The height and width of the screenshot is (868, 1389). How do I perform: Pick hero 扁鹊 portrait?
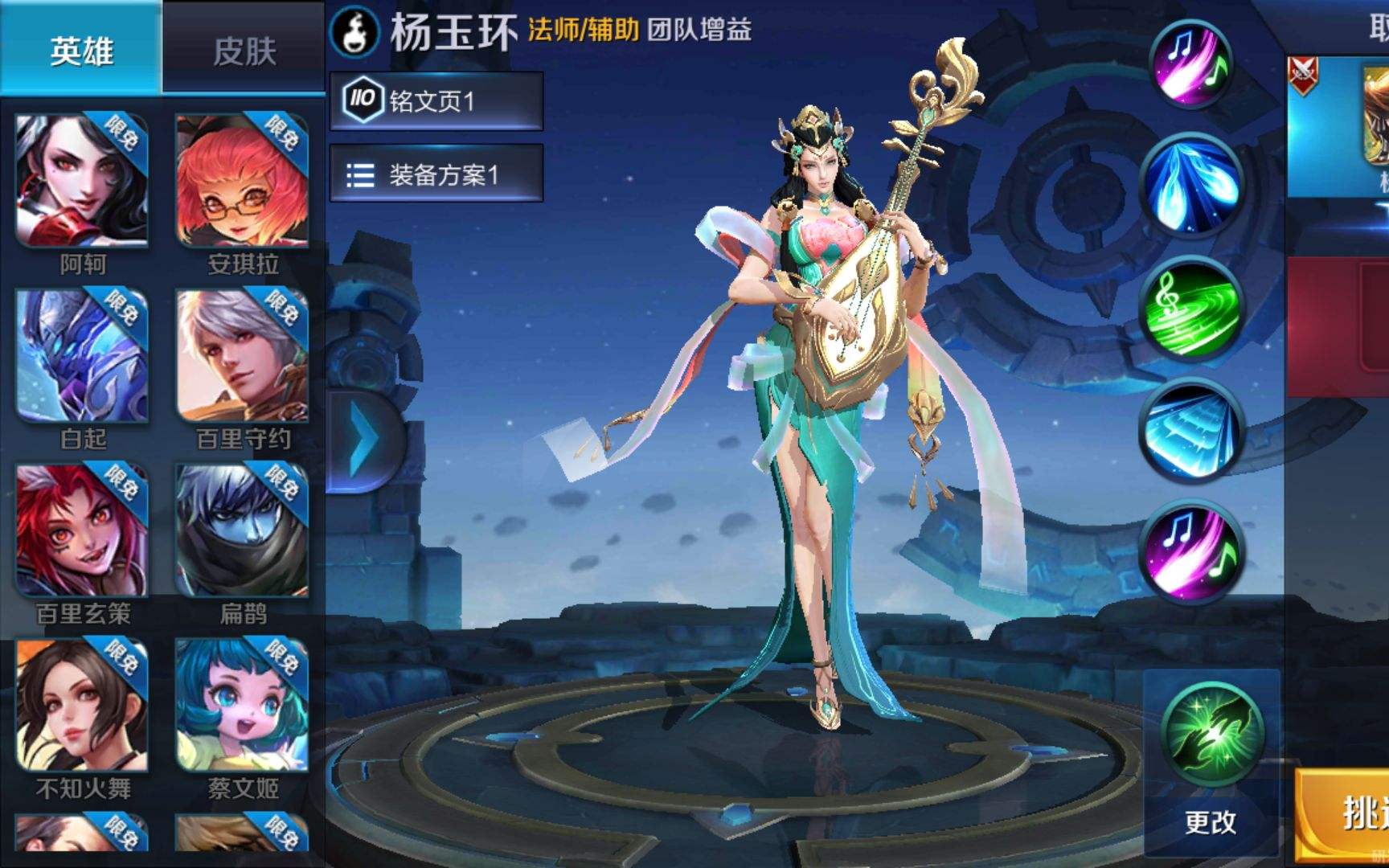tap(242, 530)
